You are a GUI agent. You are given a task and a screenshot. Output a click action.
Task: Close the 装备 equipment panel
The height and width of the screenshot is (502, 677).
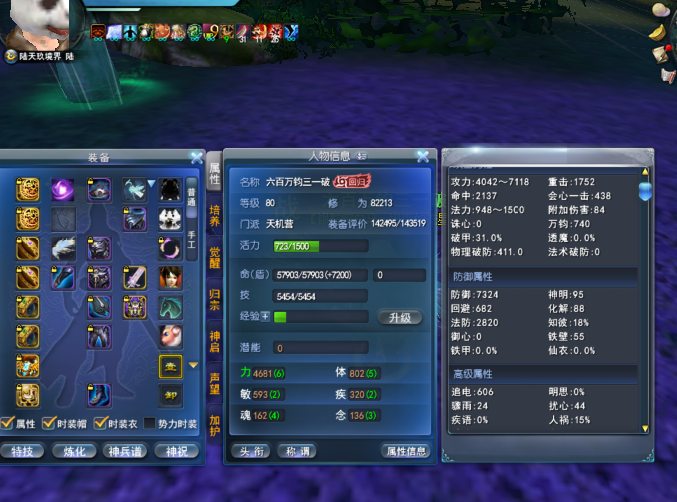point(197,158)
